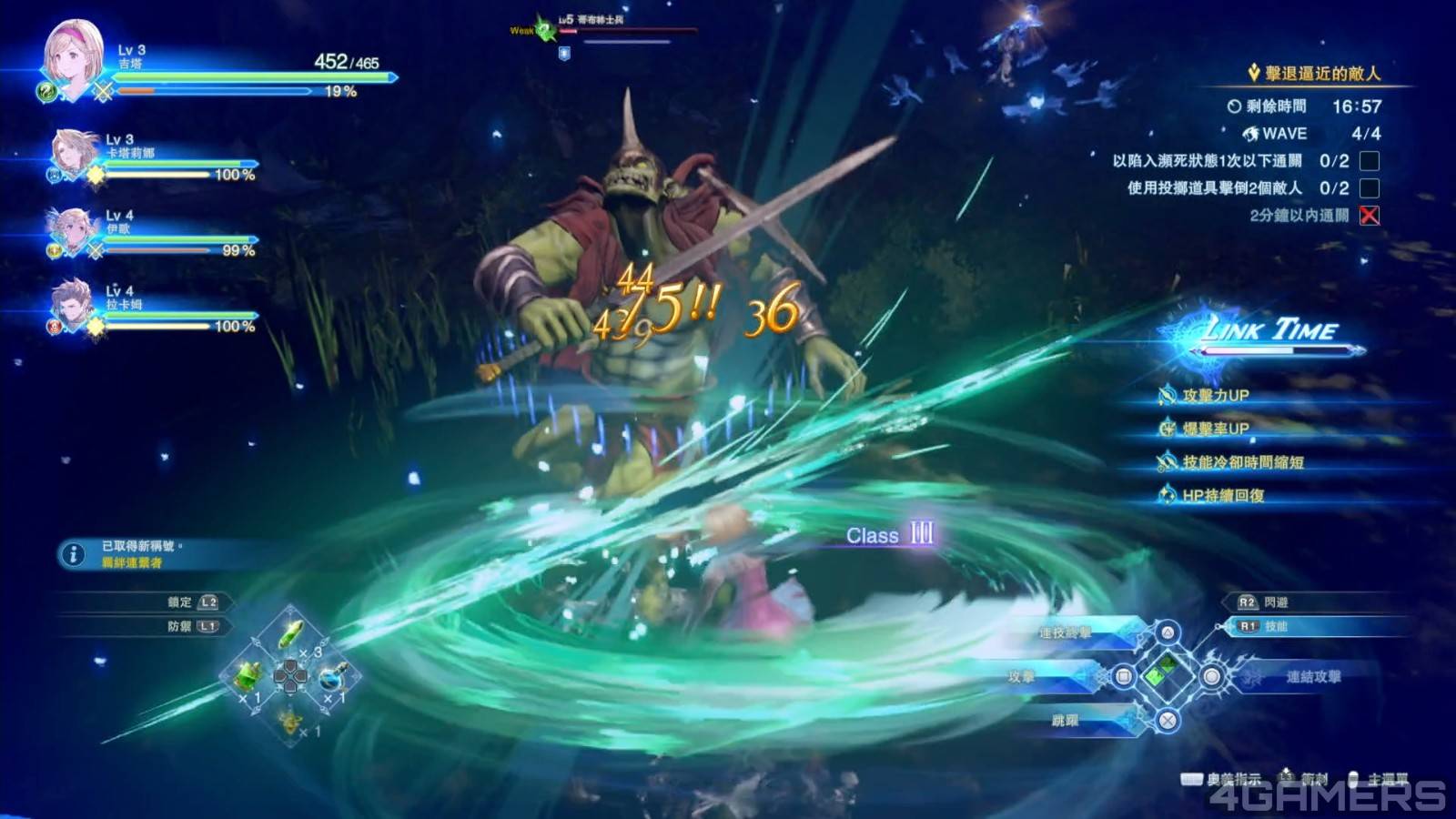Choose Io's party portrait

coord(73,229)
